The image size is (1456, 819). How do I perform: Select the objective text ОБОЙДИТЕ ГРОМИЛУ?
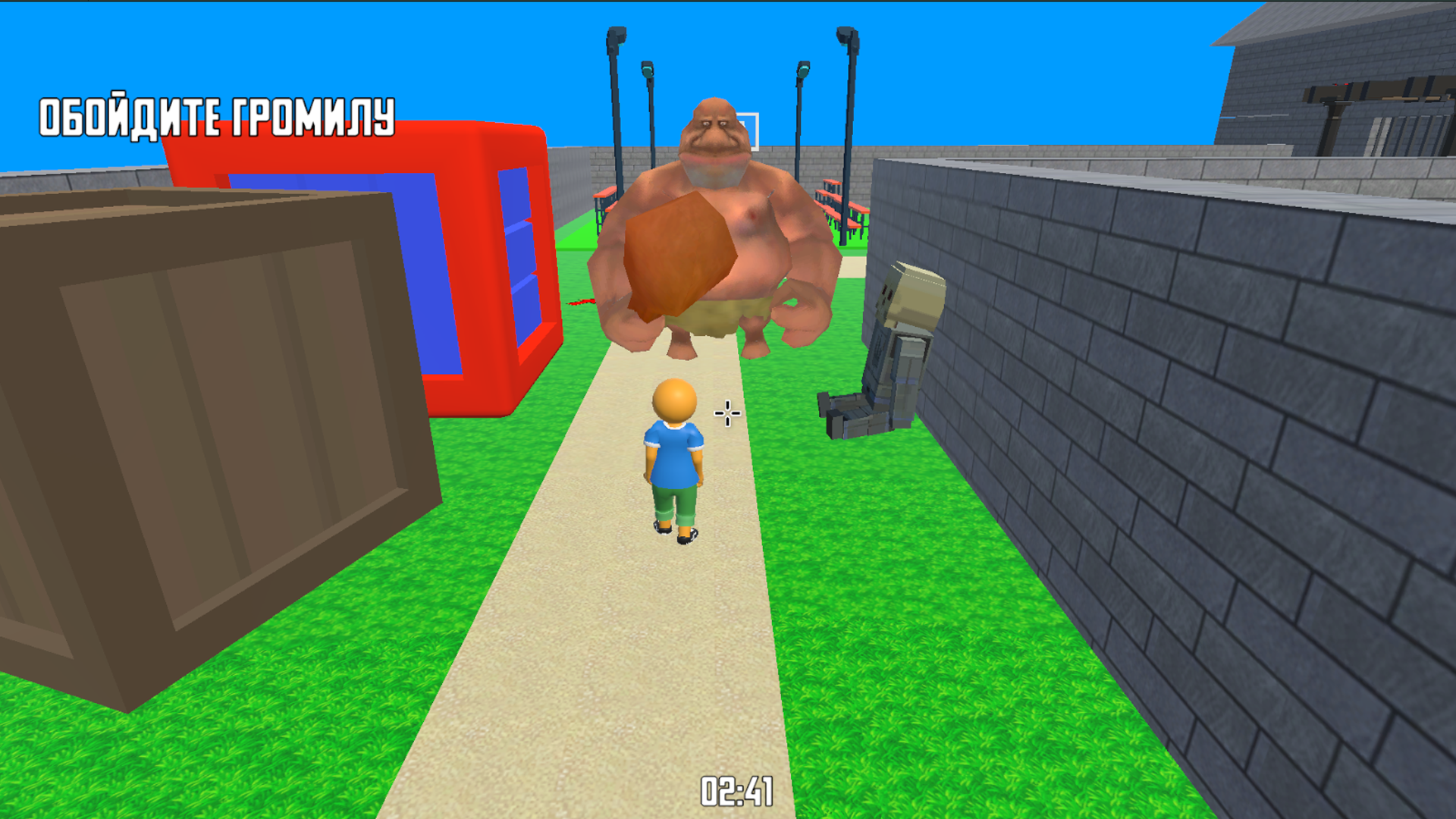[x=216, y=114]
